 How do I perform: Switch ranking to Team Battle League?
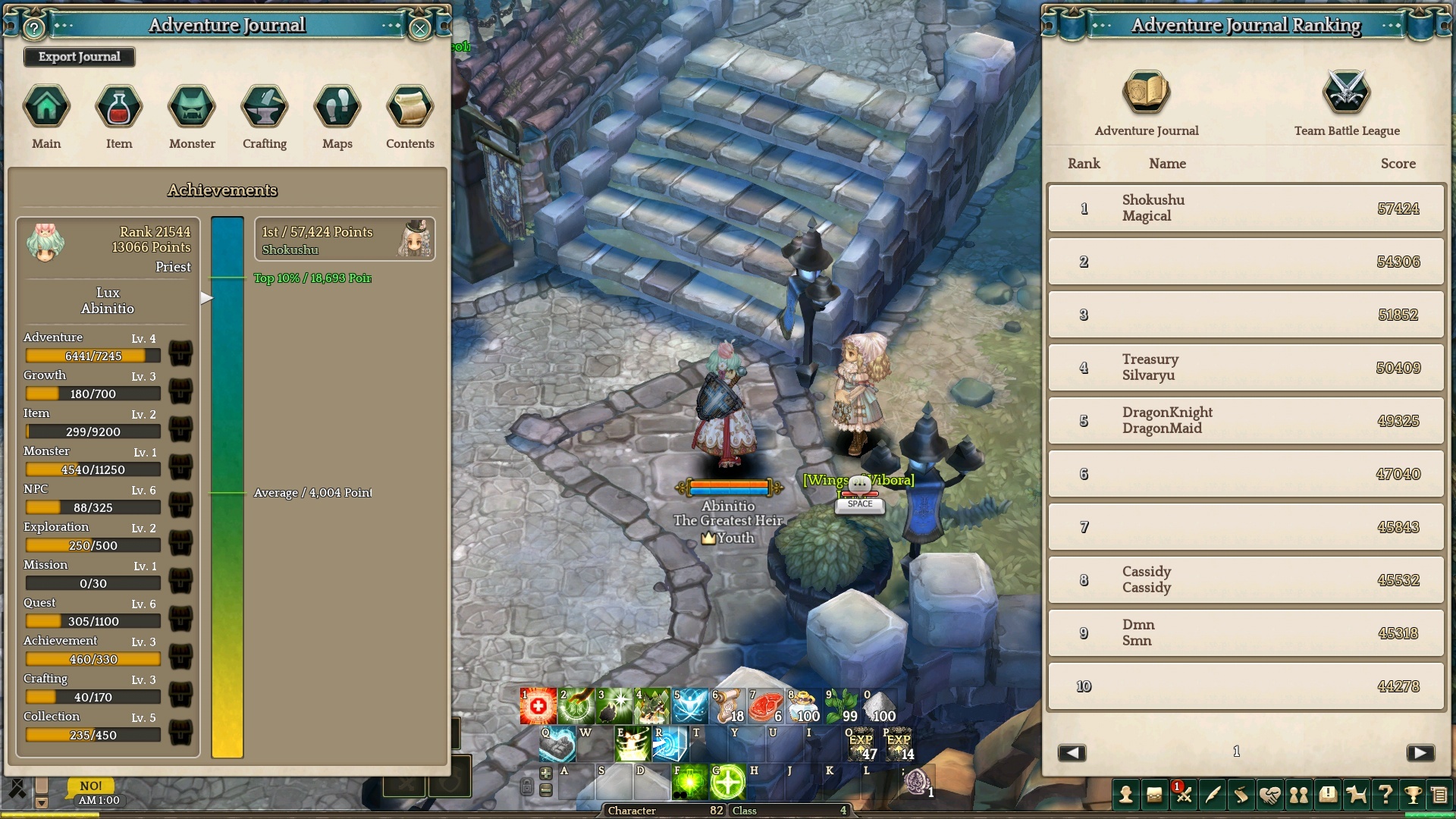[1347, 93]
